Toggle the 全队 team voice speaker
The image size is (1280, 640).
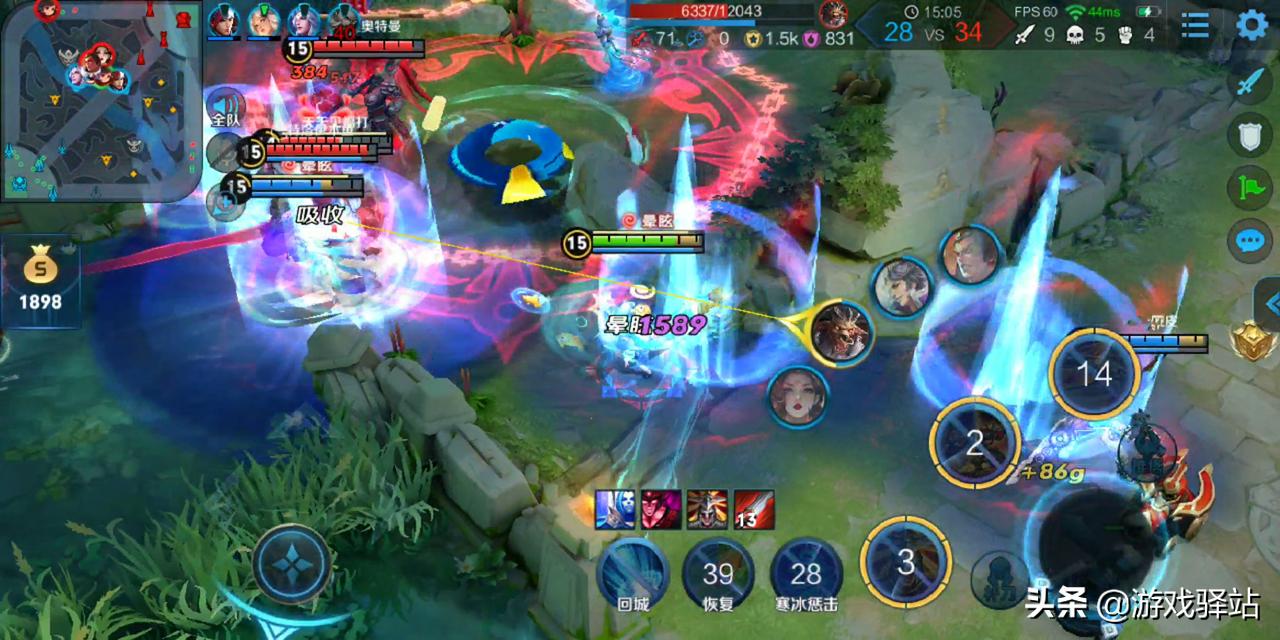[225, 106]
